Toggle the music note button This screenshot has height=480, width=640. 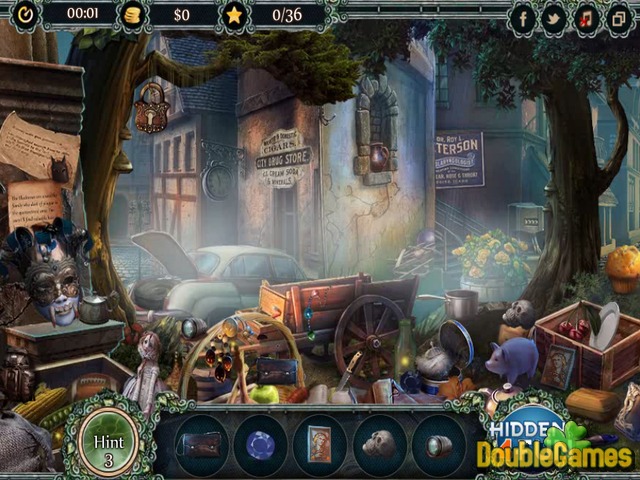pyautogui.click(x=585, y=17)
